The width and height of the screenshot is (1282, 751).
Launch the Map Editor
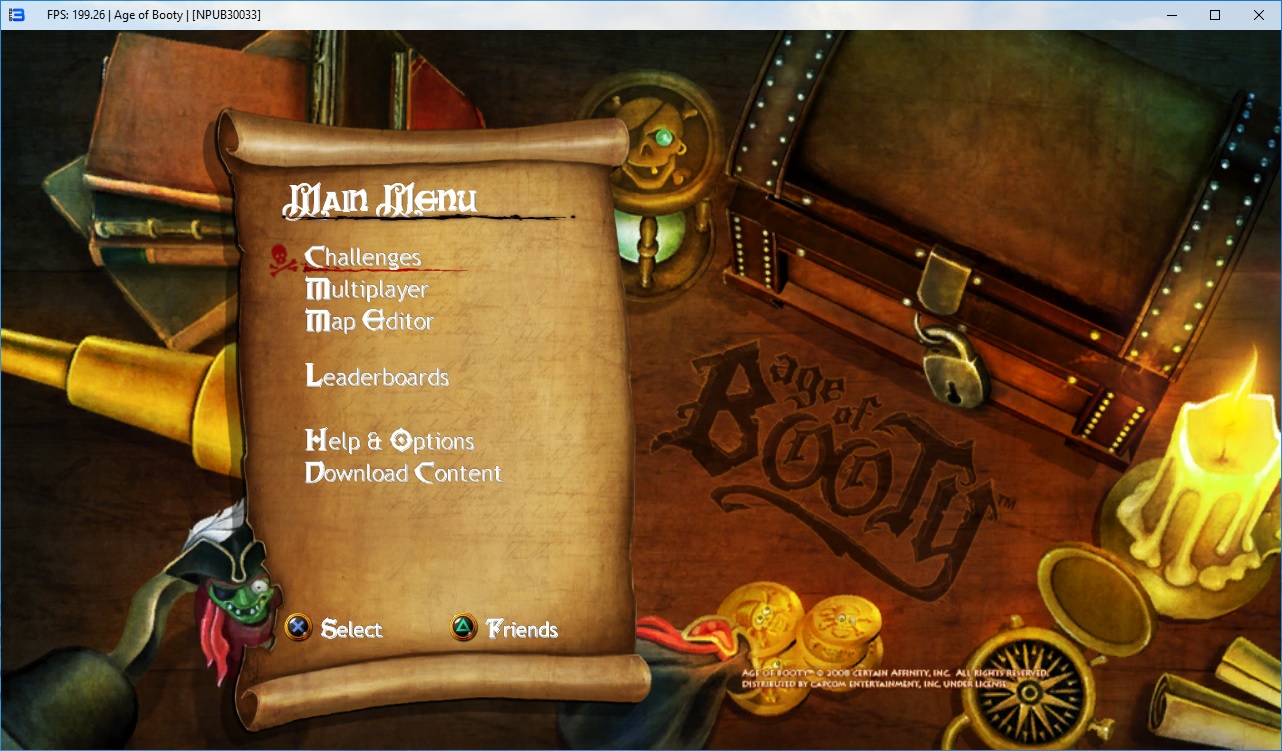[x=369, y=322]
